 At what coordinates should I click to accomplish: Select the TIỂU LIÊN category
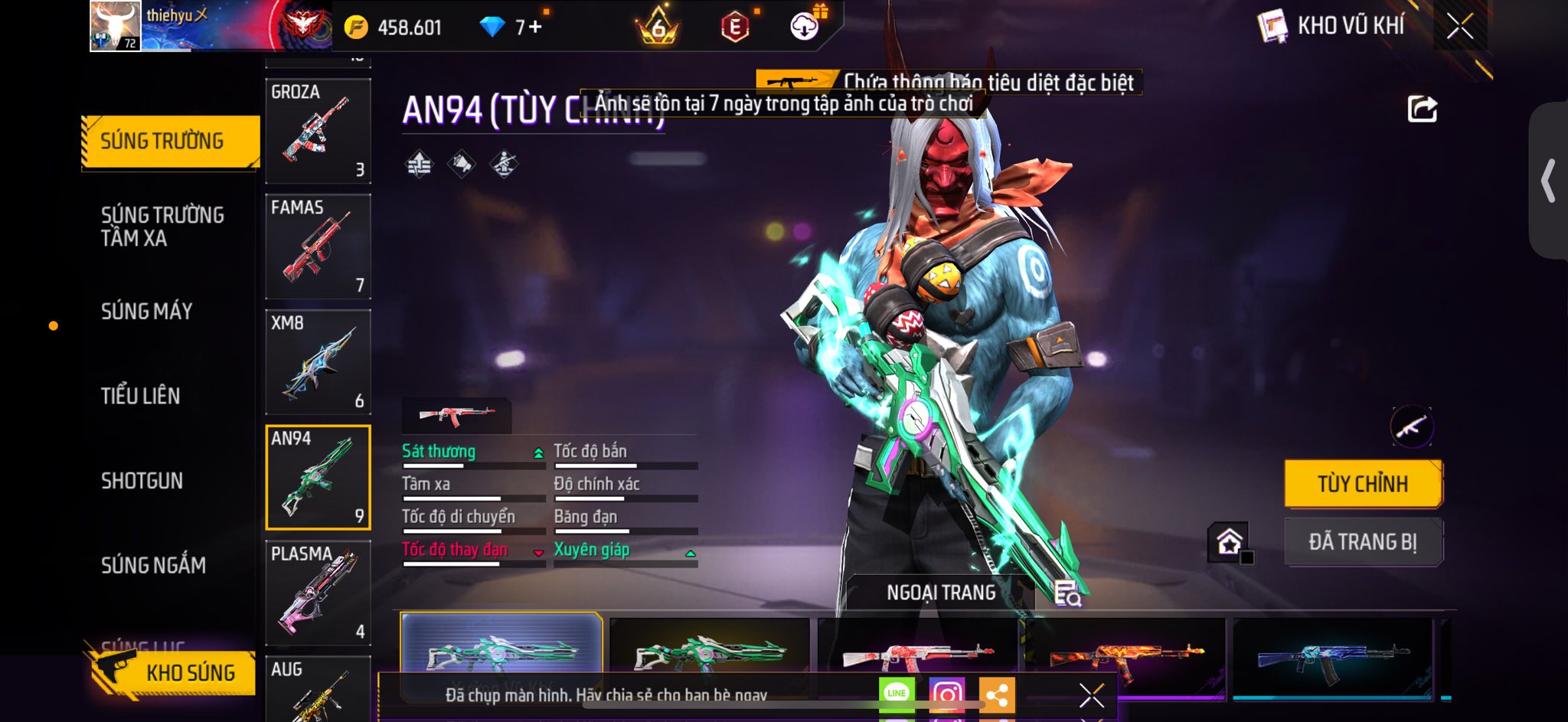point(141,396)
